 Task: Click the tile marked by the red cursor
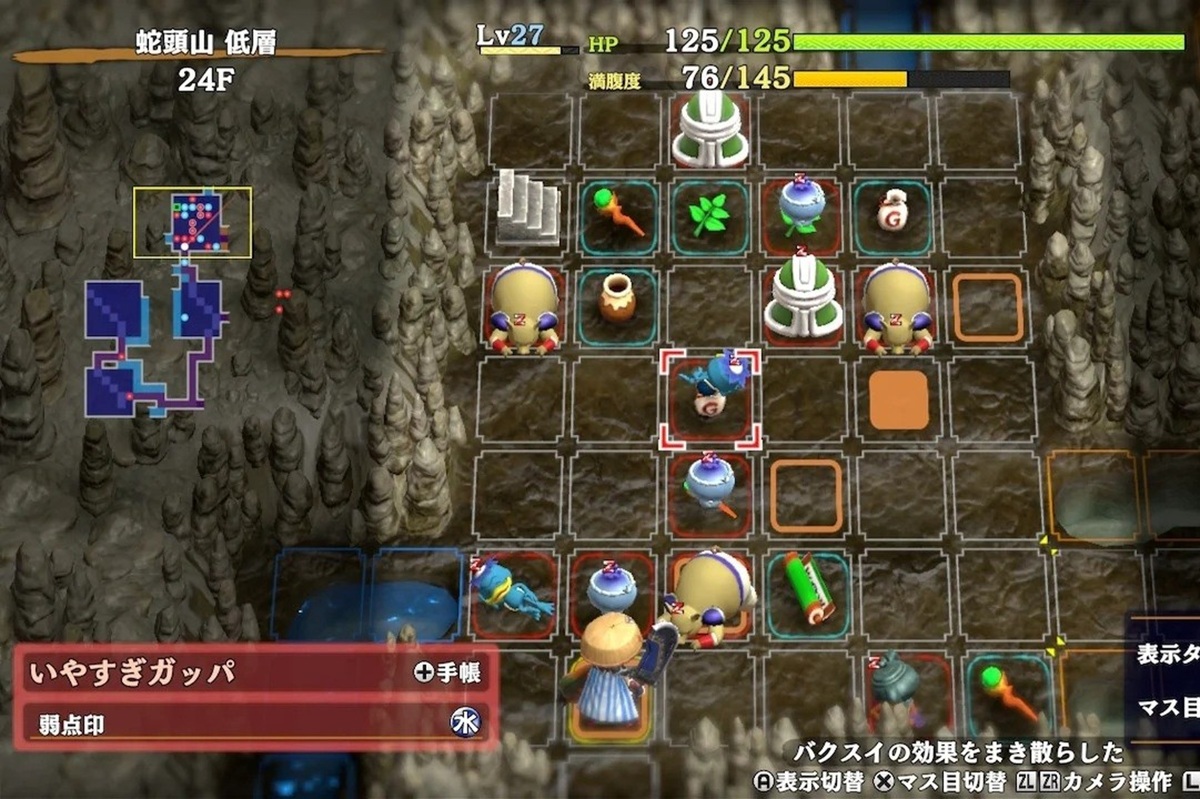(x=710, y=397)
